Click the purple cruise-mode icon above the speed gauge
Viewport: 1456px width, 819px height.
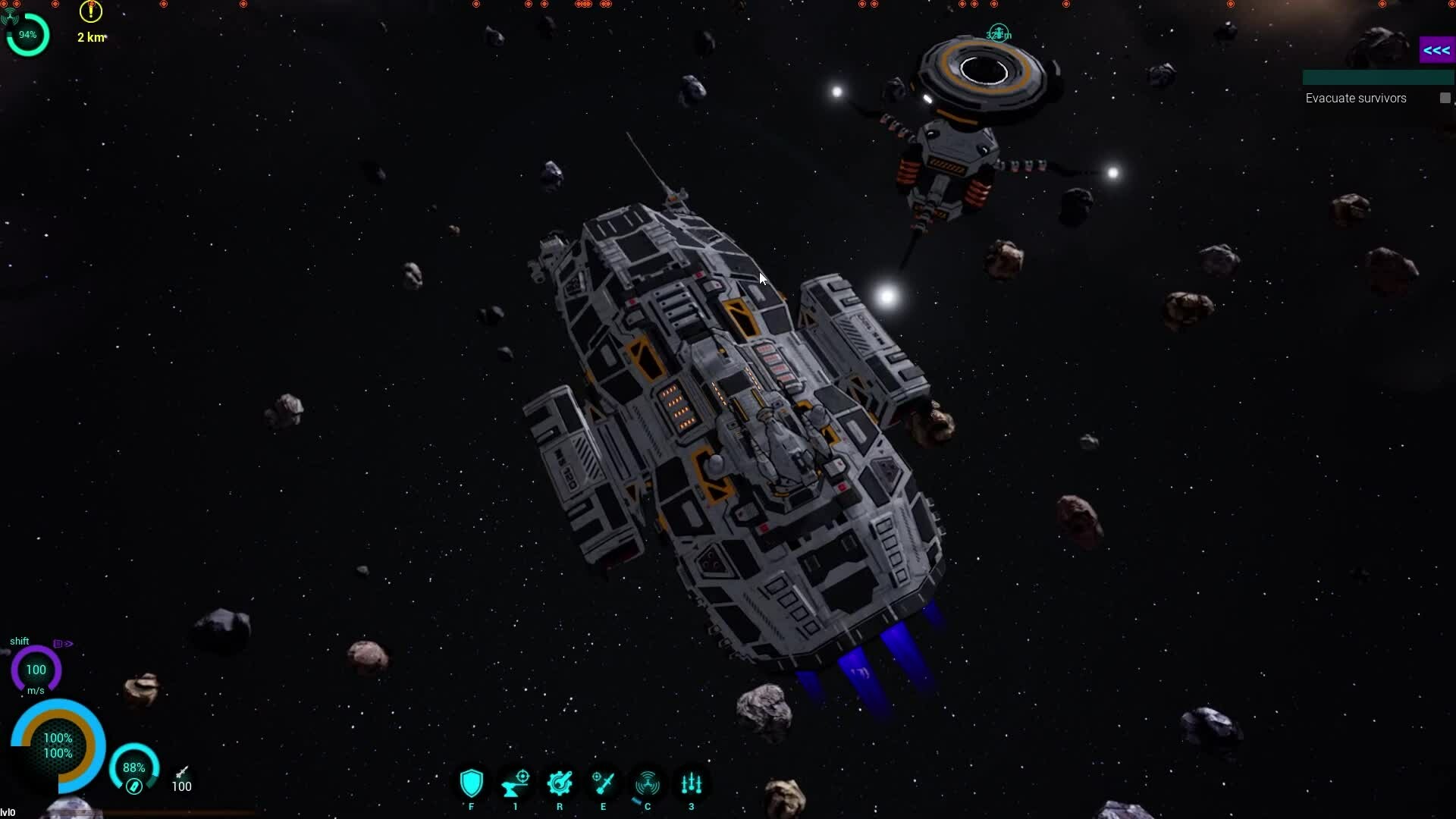click(63, 644)
